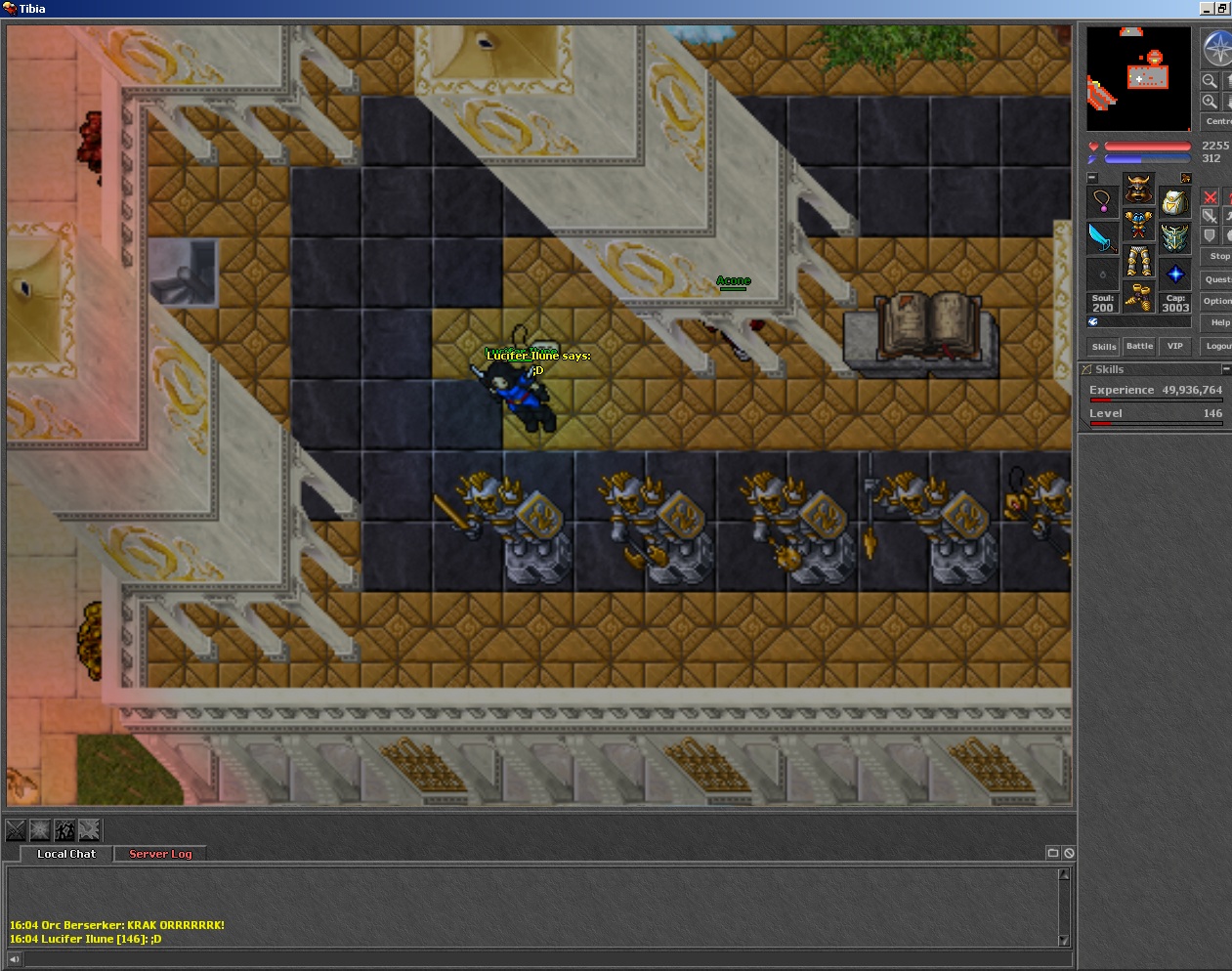The width and height of the screenshot is (1232, 971).
Task: Open the Battle list
Action: pyautogui.click(x=1139, y=347)
